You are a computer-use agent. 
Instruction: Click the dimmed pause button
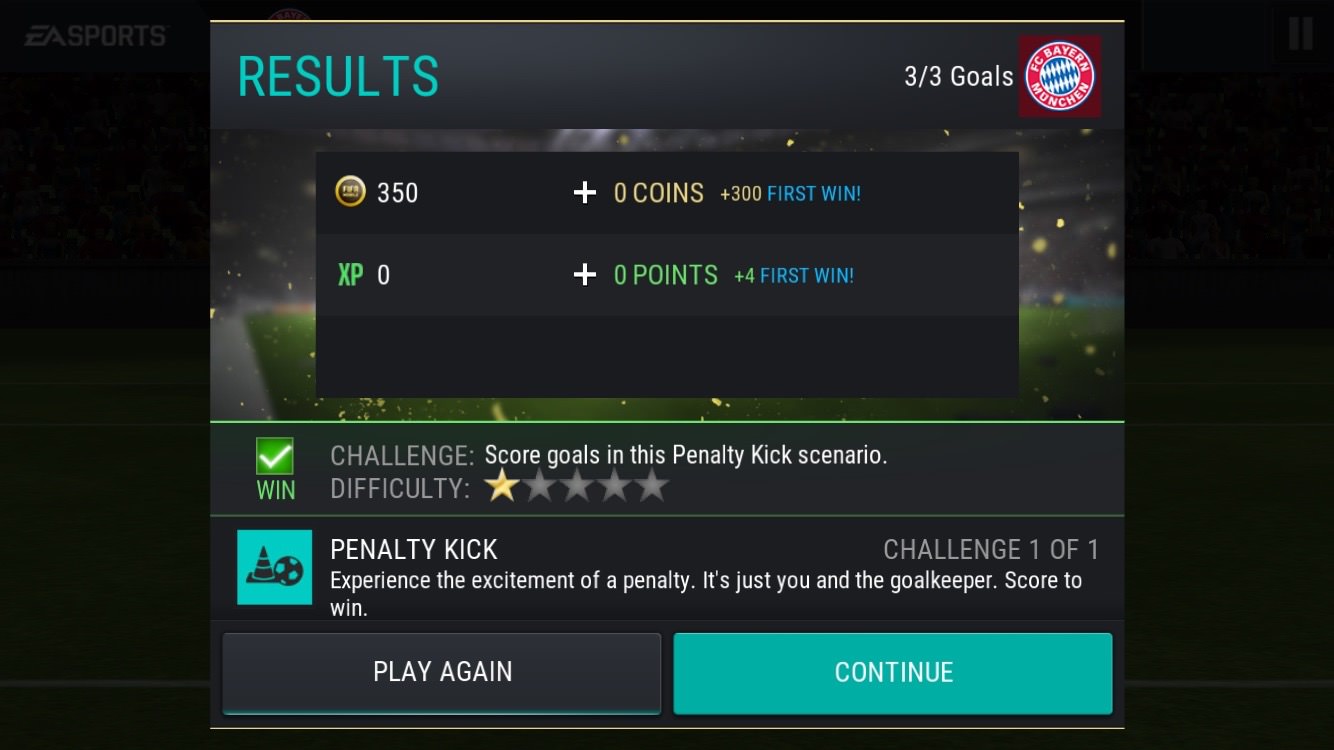click(x=1300, y=35)
